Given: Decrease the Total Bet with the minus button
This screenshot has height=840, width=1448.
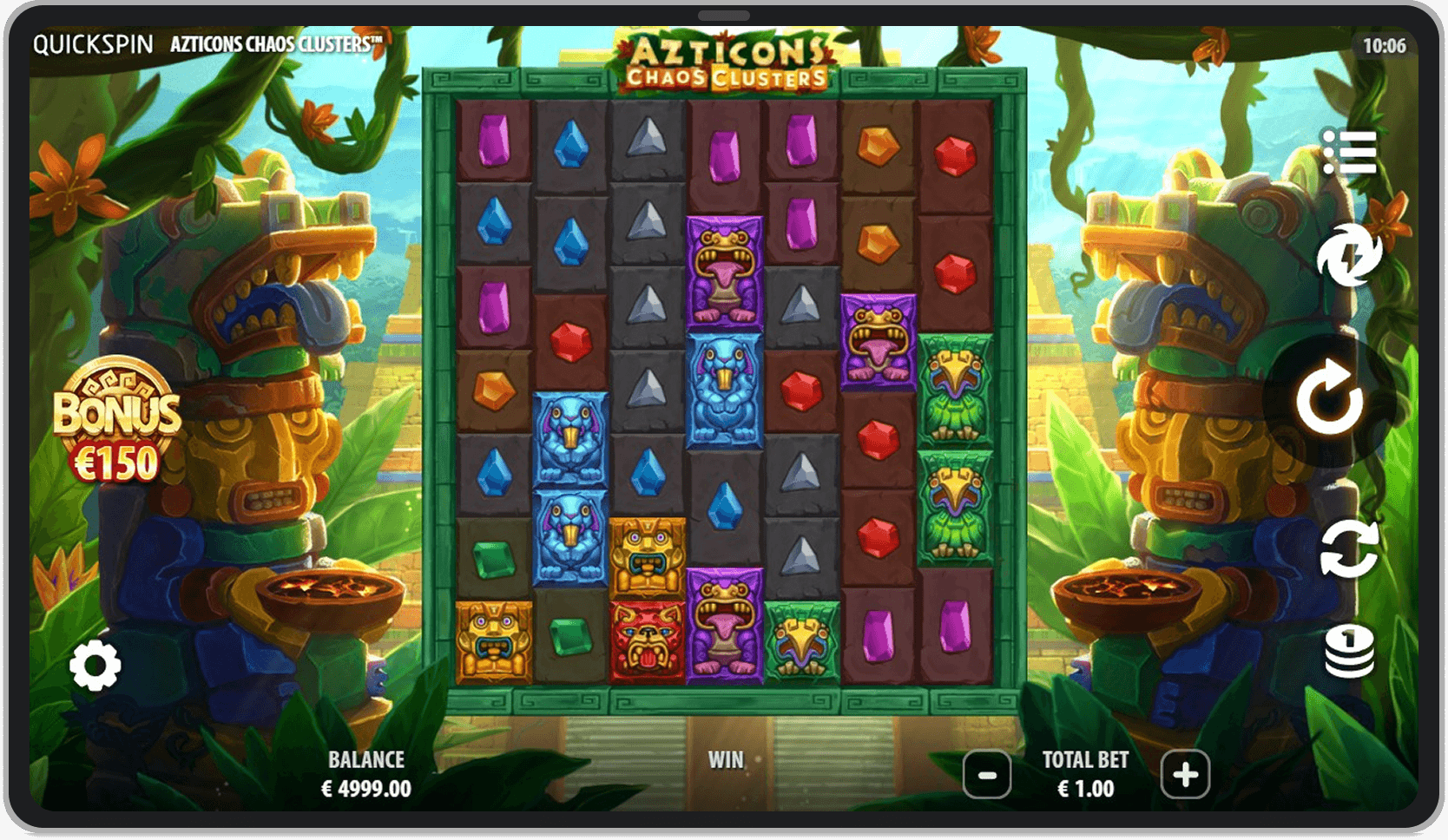Looking at the screenshot, I should tap(987, 777).
